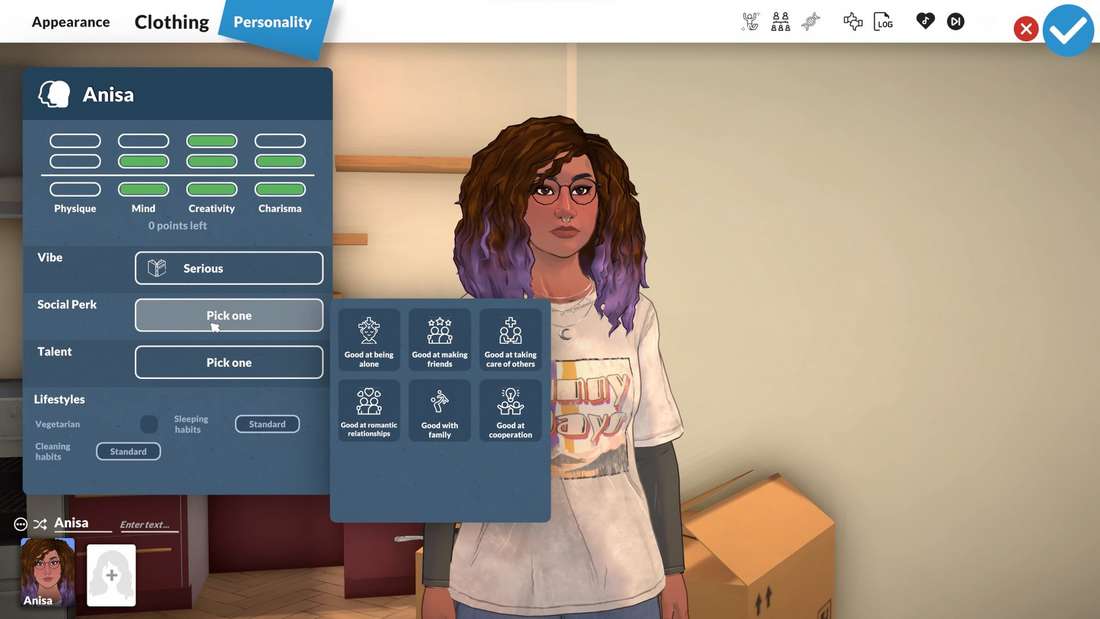Add a new character with the plus card
1100x619 pixels.
click(111, 575)
